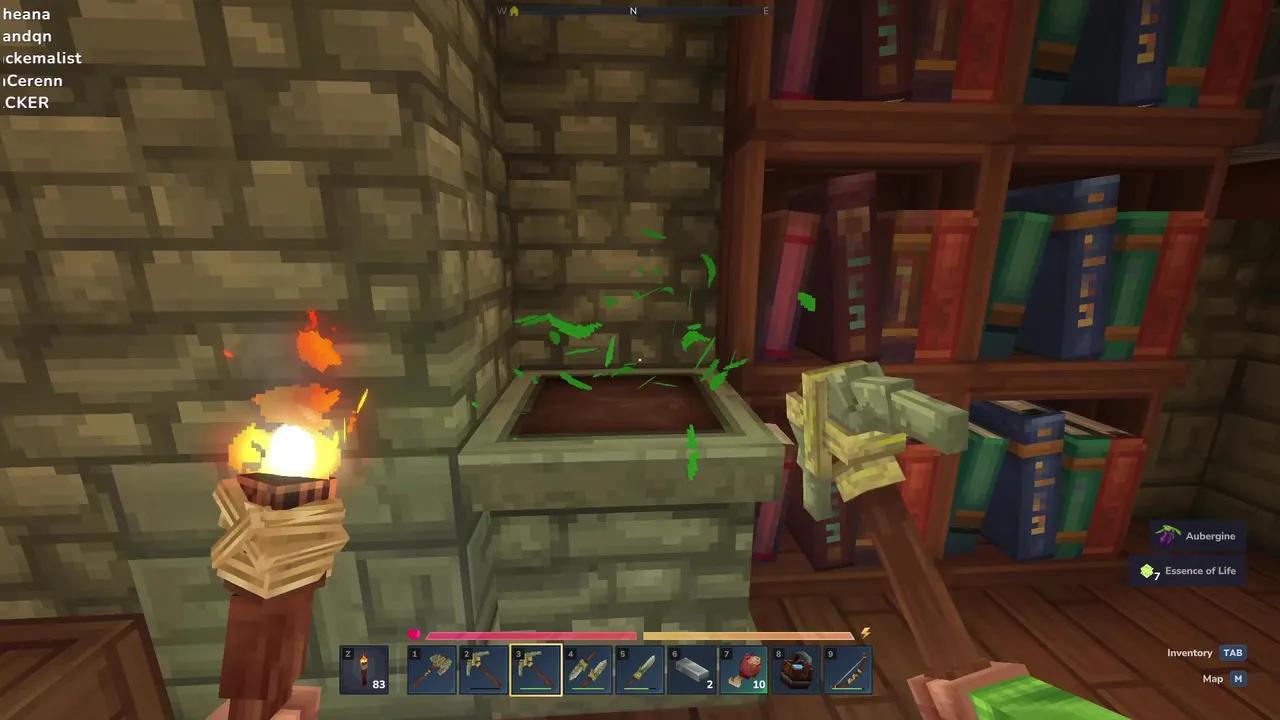Image resolution: width=1280 pixels, height=720 pixels.
Task: Select the metal ingot stack of 2
Action: [692, 669]
